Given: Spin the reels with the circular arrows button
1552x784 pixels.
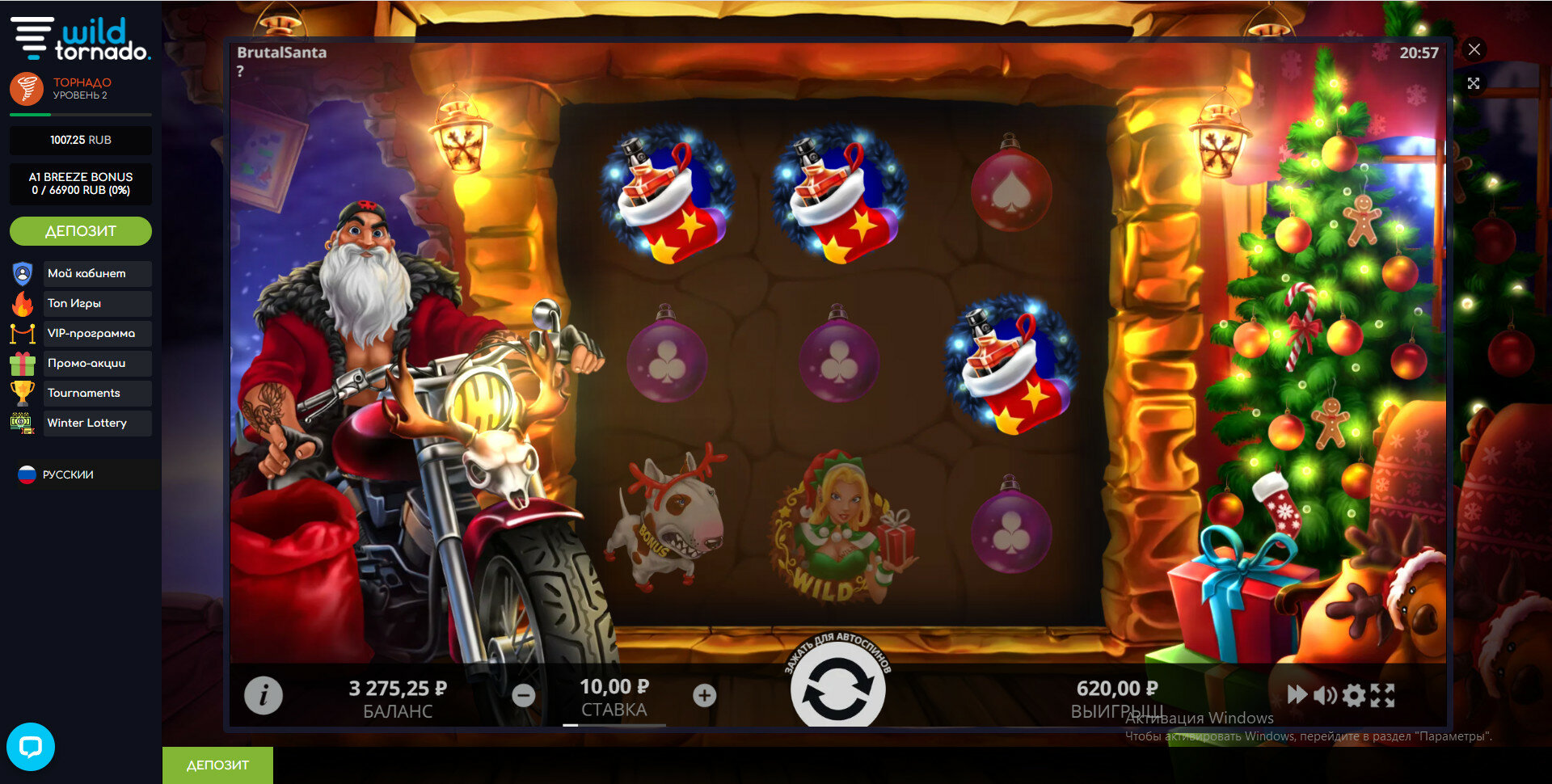Looking at the screenshot, I should (x=837, y=687).
